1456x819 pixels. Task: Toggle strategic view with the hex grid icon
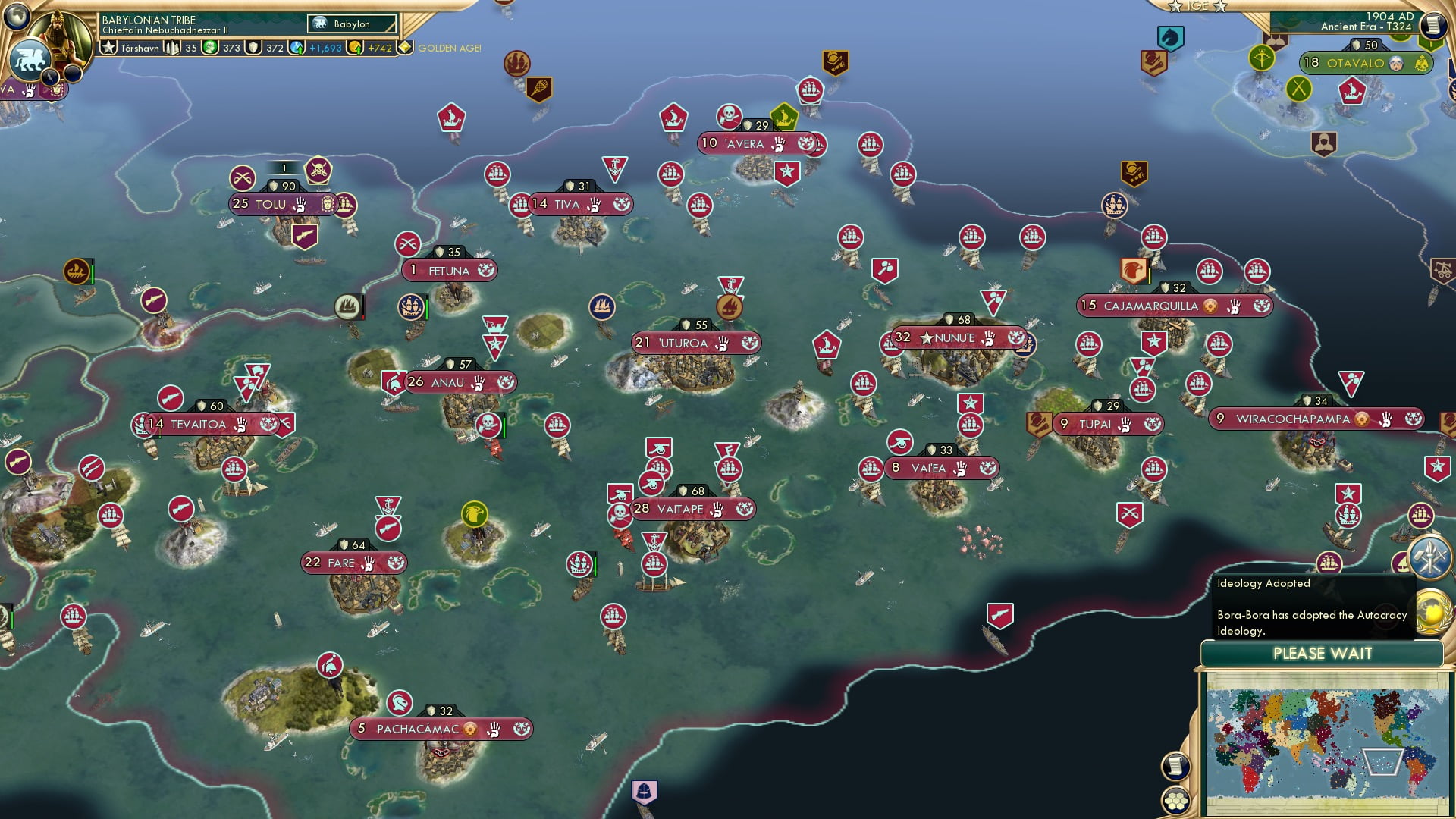tap(1175, 800)
